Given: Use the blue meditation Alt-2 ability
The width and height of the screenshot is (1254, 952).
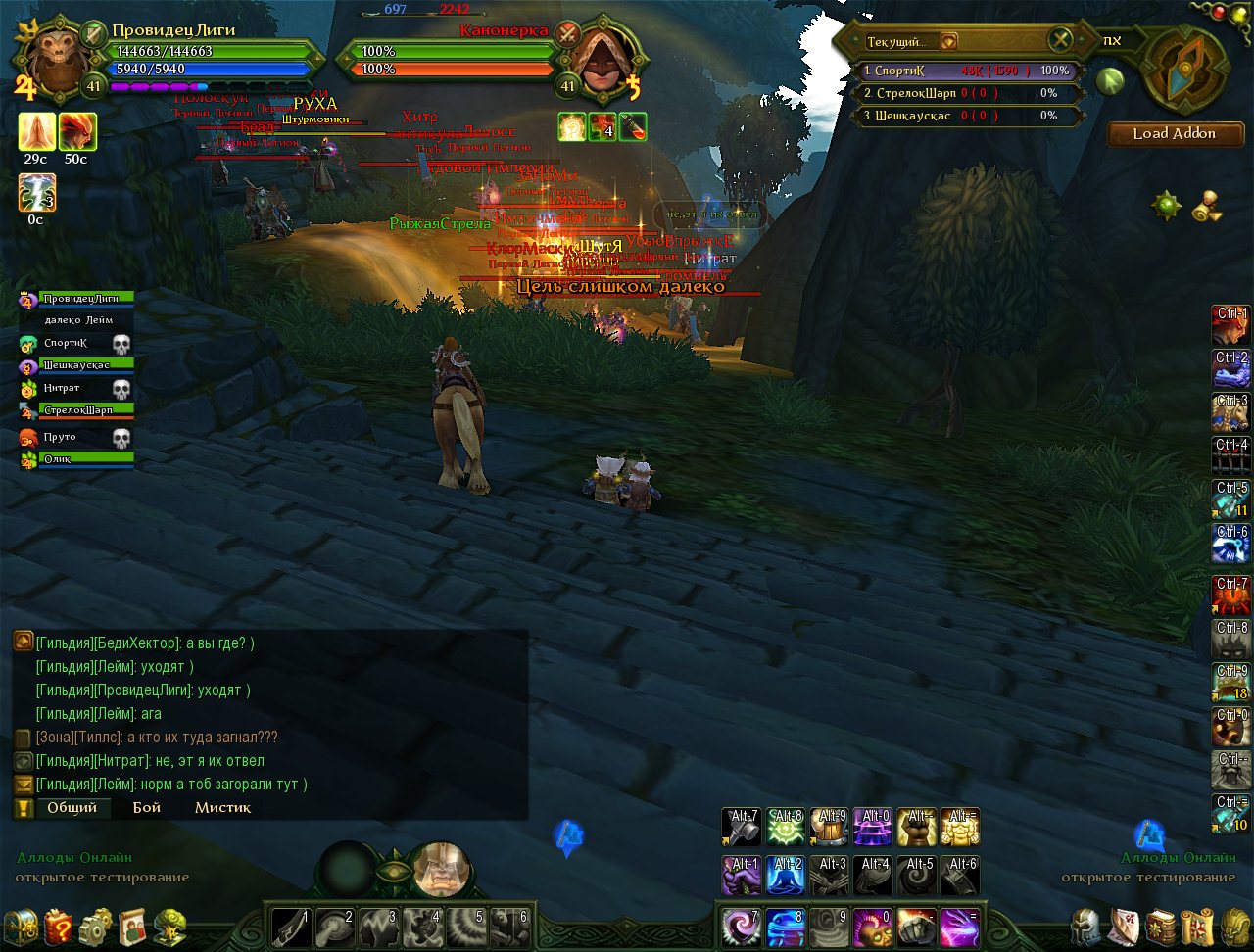Looking at the screenshot, I should click(785, 875).
